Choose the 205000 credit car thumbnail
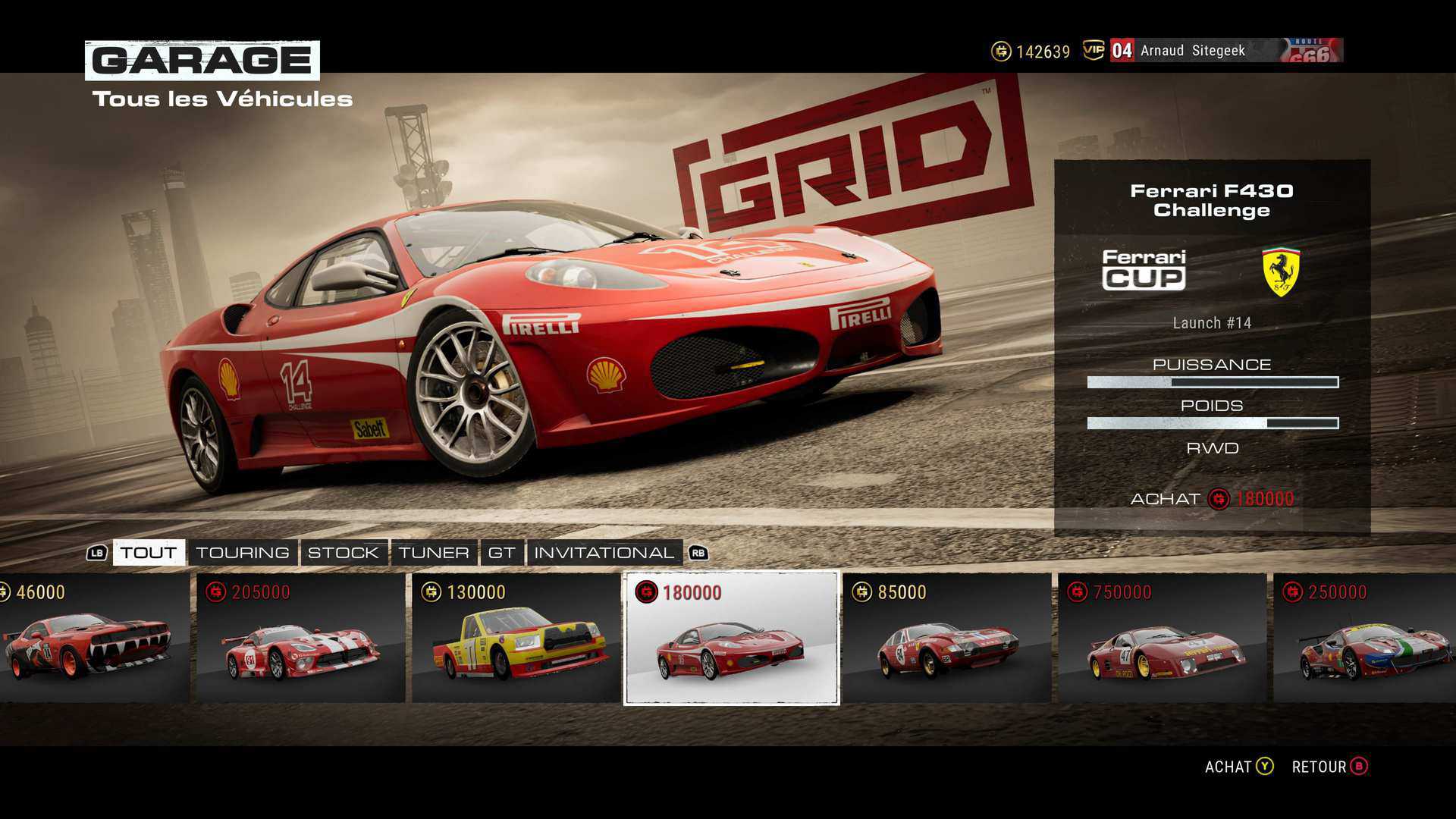 point(300,638)
